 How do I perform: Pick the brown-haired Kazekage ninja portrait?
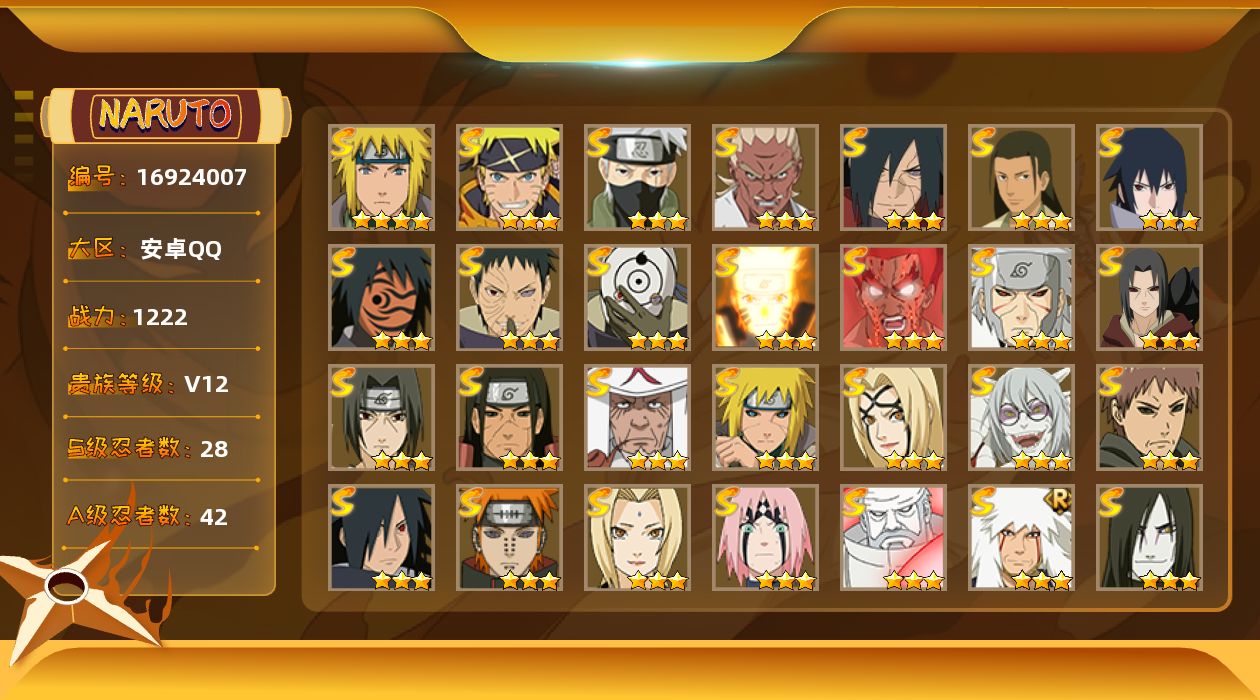[x=1149, y=418]
